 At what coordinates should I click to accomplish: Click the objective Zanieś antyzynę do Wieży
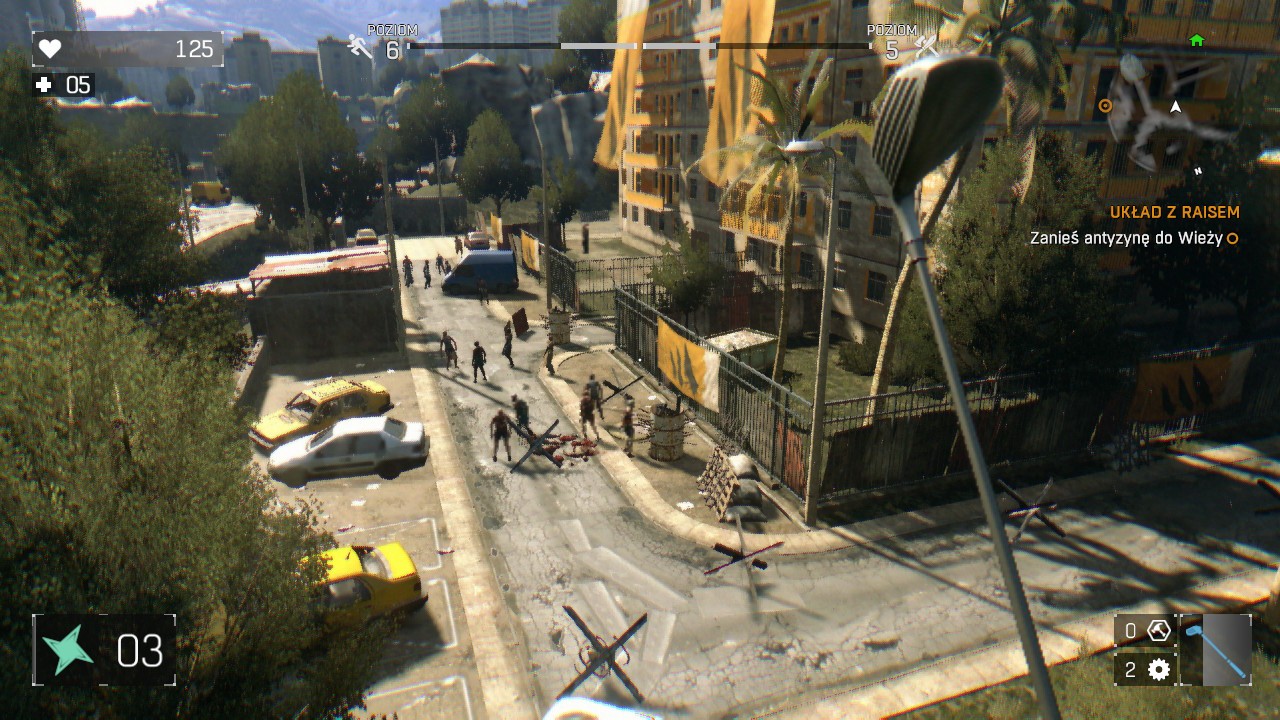1126,240
